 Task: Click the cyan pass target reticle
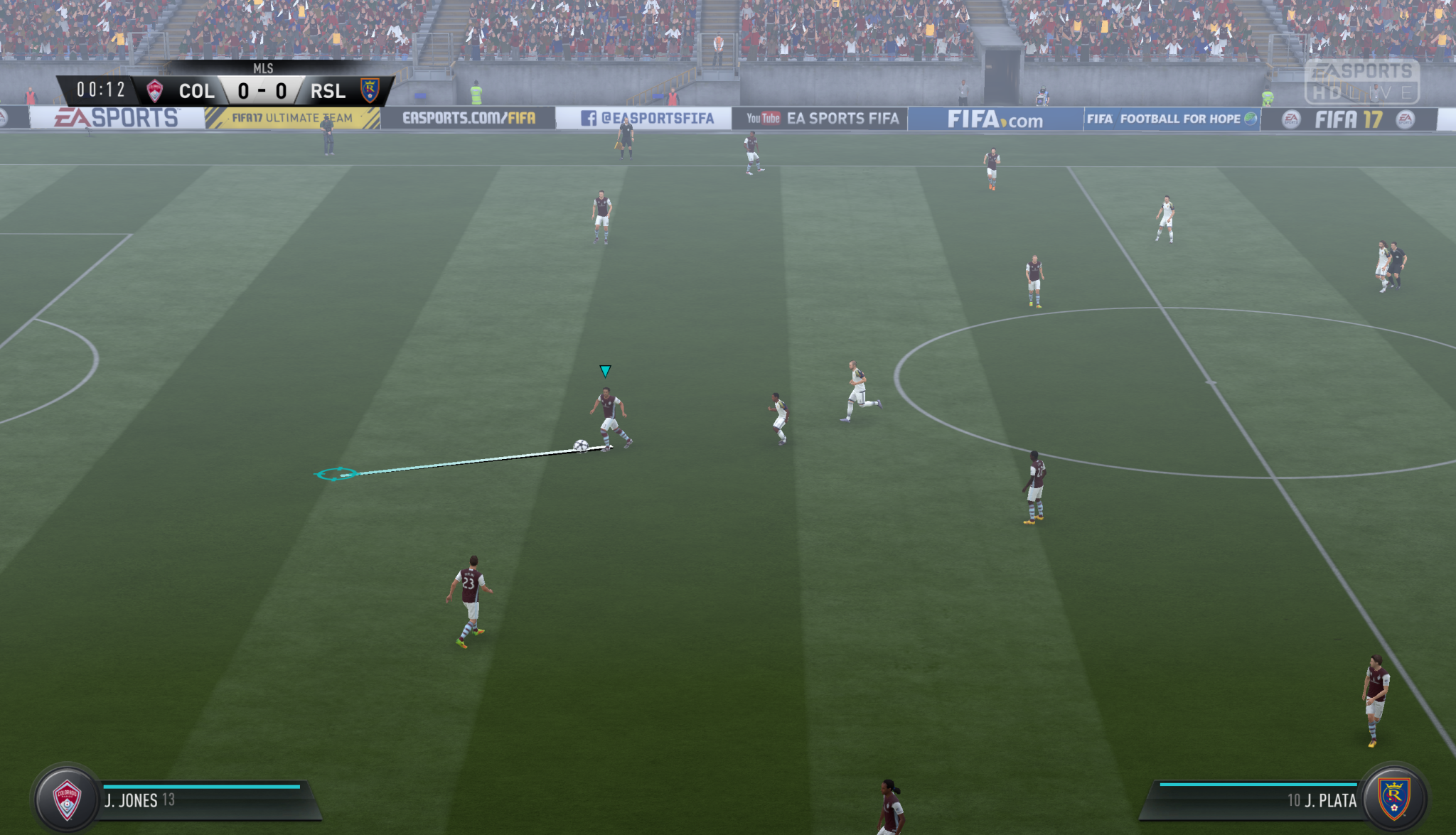(336, 474)
